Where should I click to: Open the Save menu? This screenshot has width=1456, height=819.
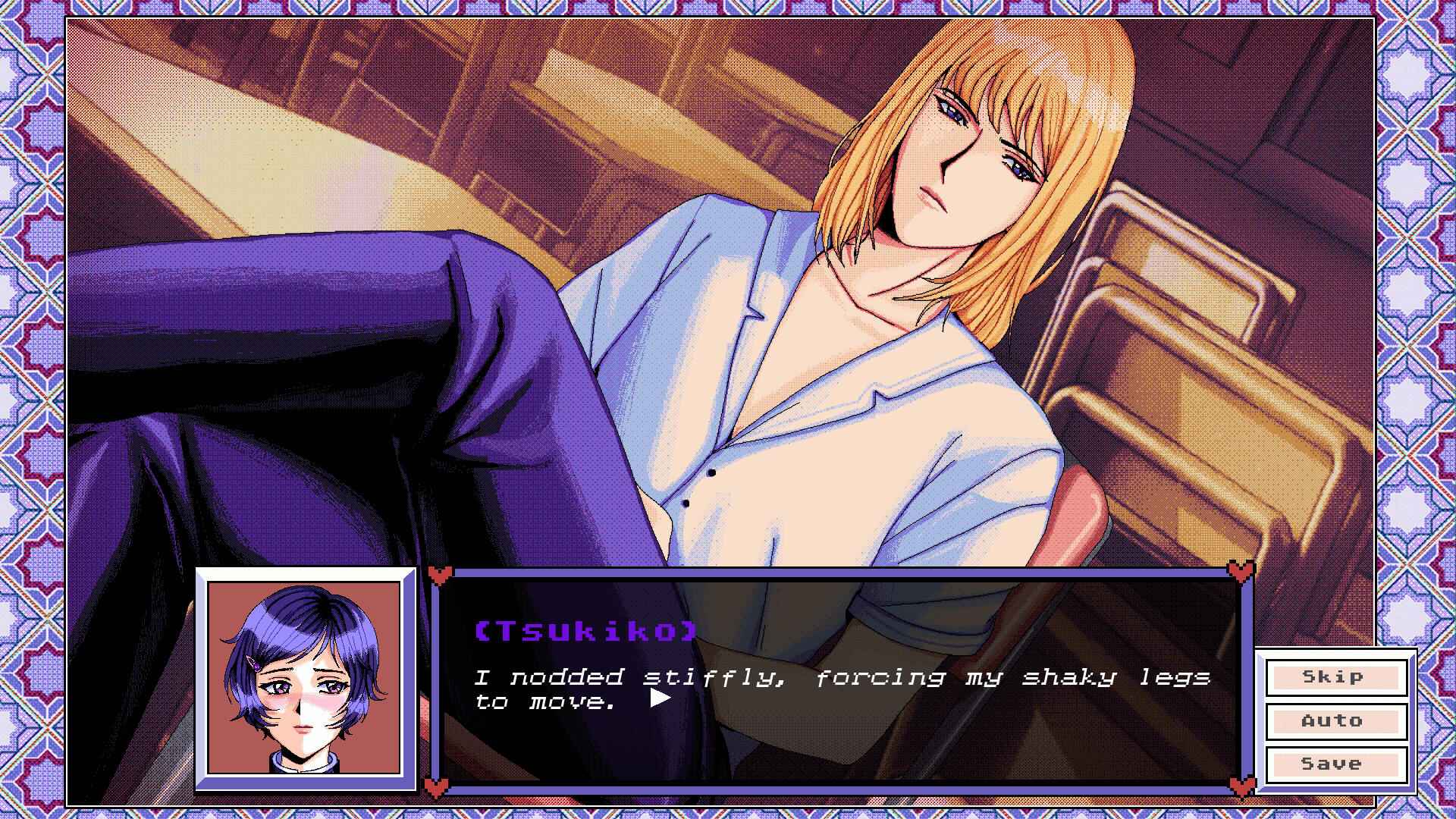tap(1335, 764)
